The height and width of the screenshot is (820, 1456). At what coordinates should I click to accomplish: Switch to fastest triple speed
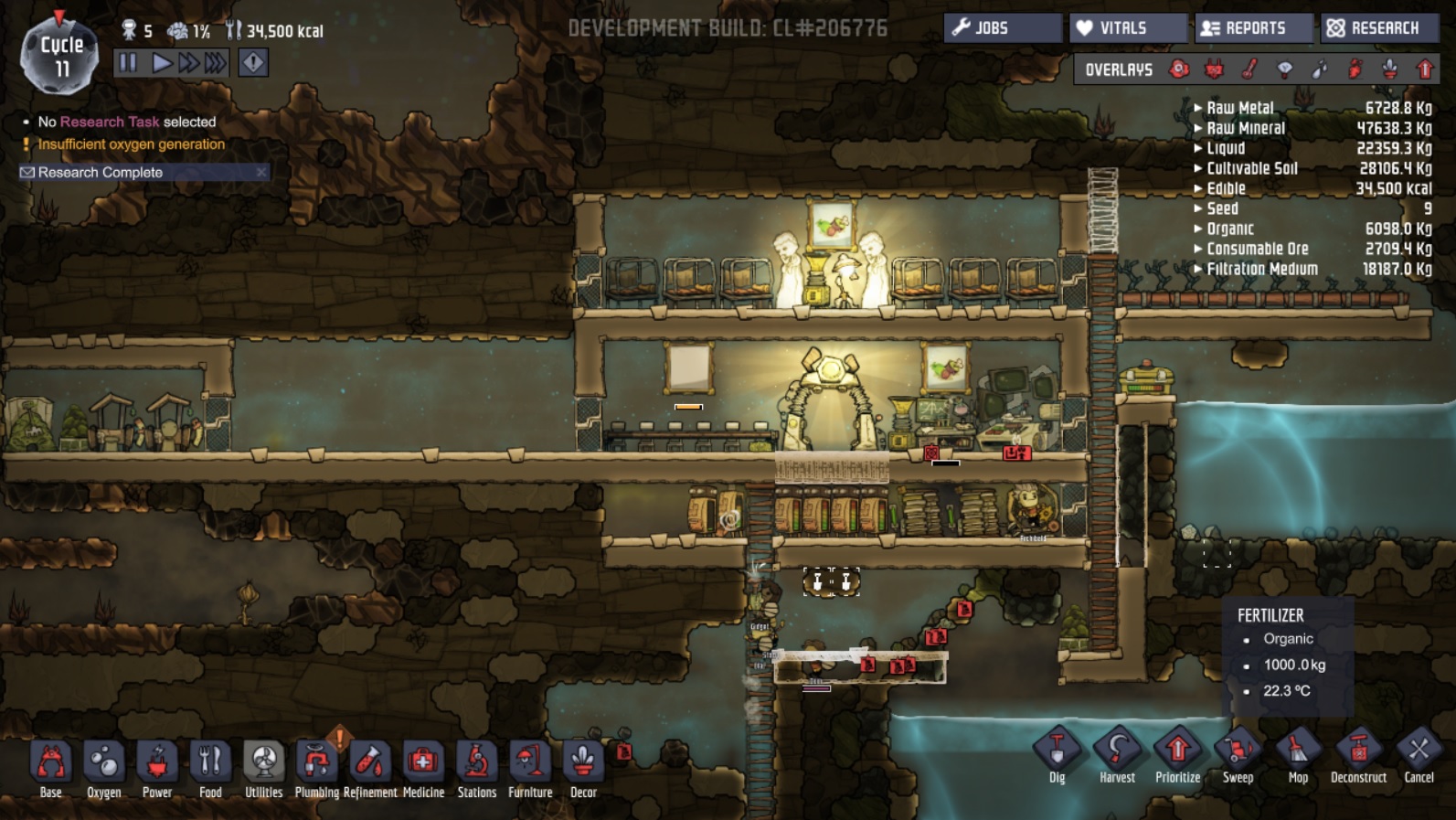click(216, 63)
